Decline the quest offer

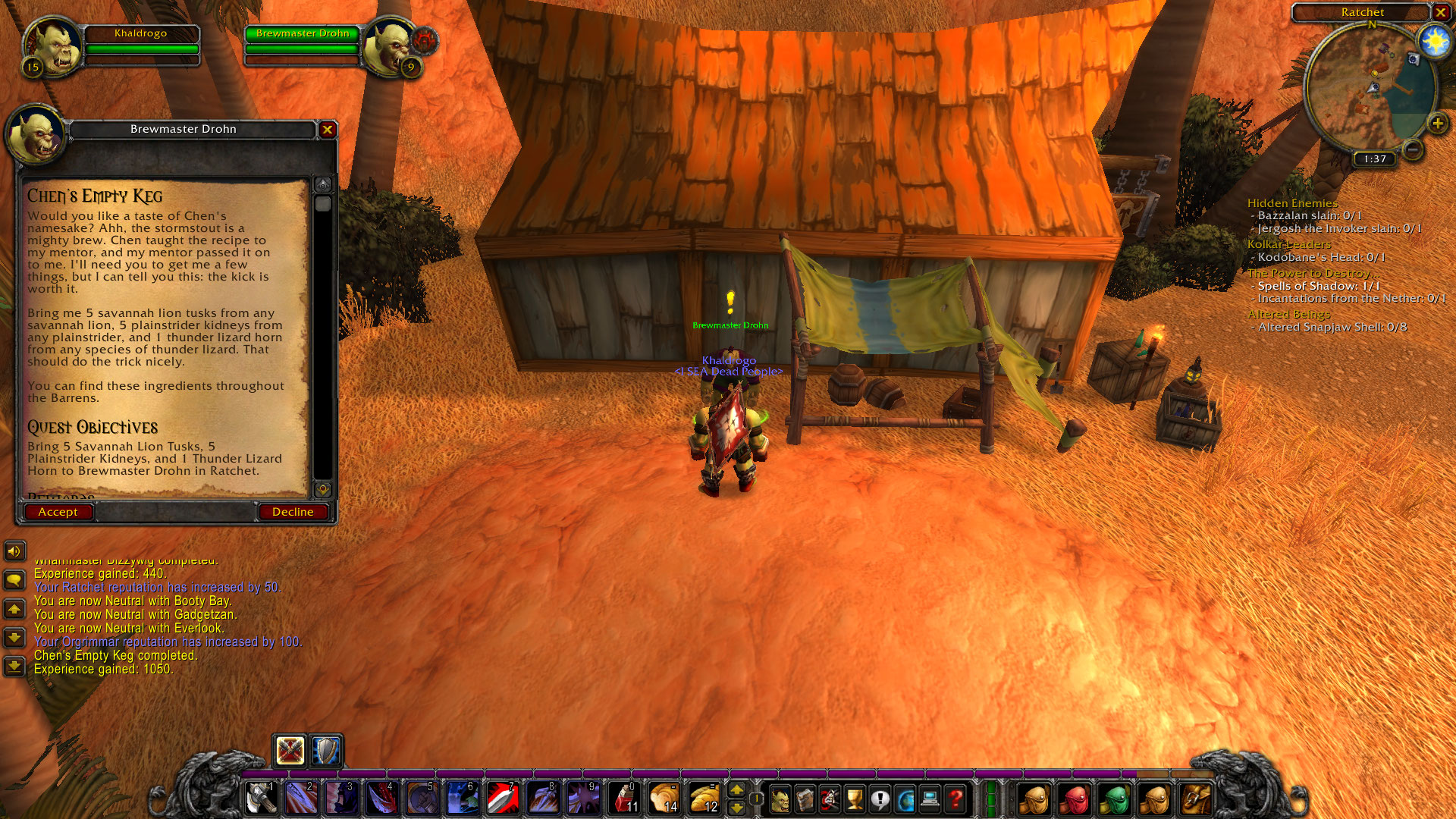(x=293, y=512)
